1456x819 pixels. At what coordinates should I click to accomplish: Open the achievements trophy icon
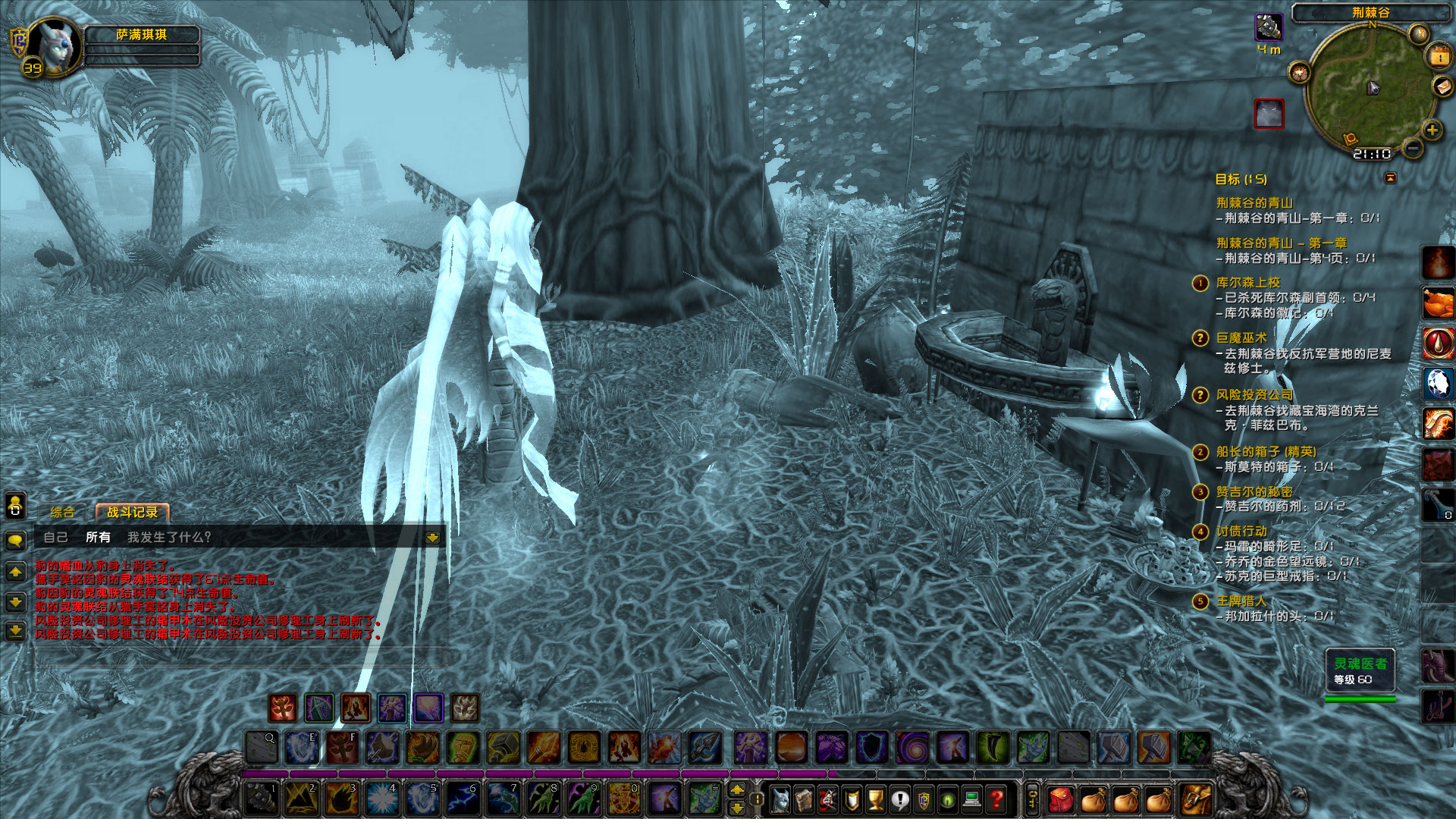[x=875, y=798]
